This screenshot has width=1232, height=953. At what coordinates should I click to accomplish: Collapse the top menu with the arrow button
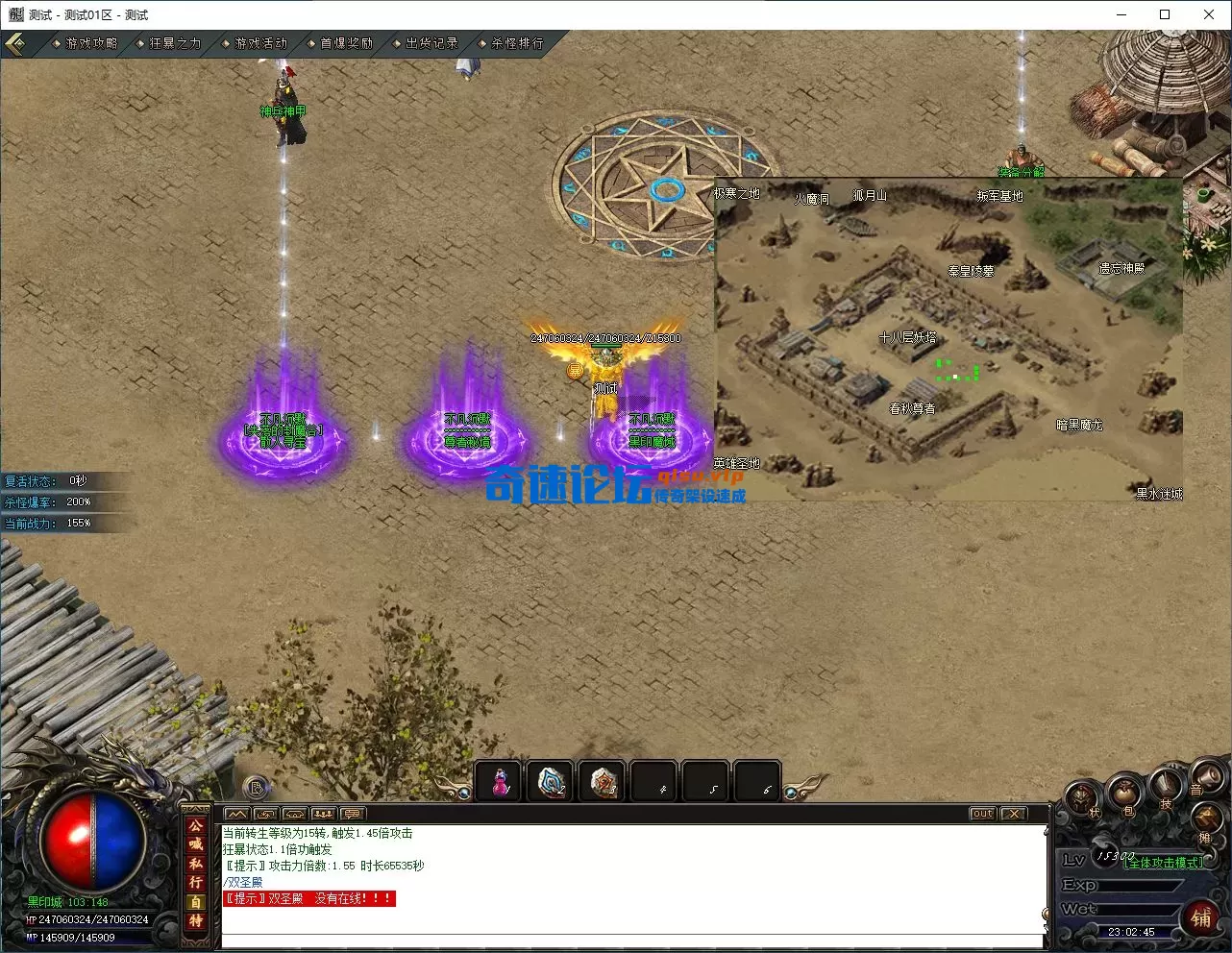15,44
